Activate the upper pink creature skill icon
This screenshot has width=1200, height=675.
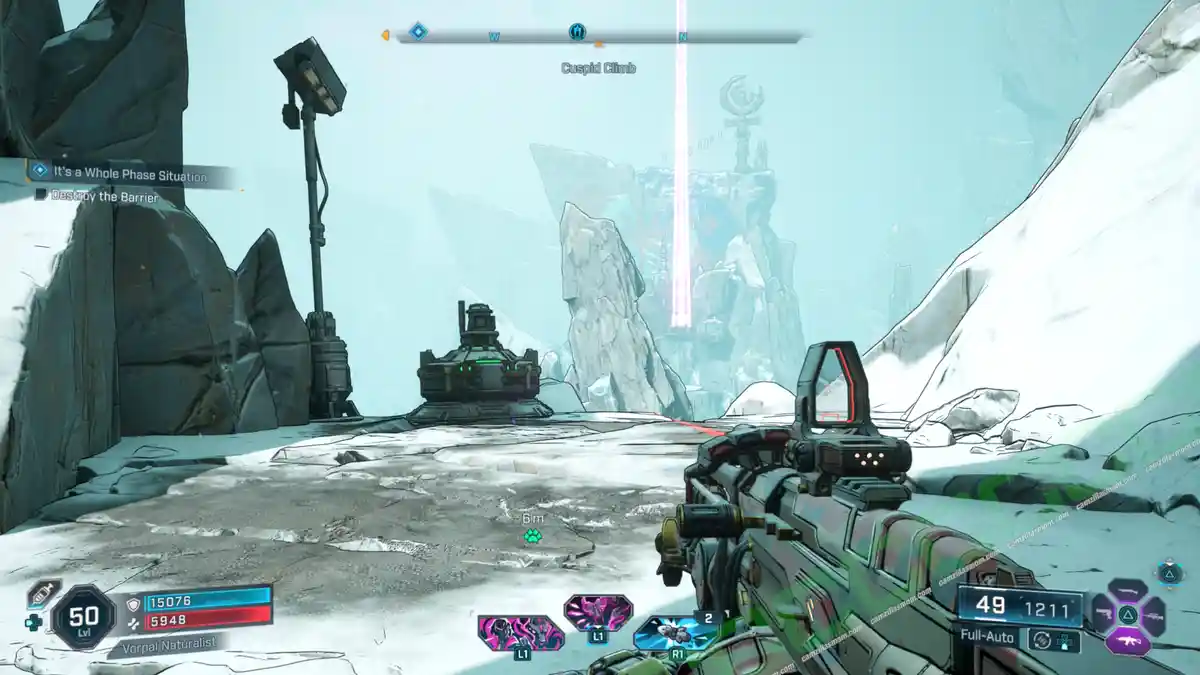(x=597, y=611)
